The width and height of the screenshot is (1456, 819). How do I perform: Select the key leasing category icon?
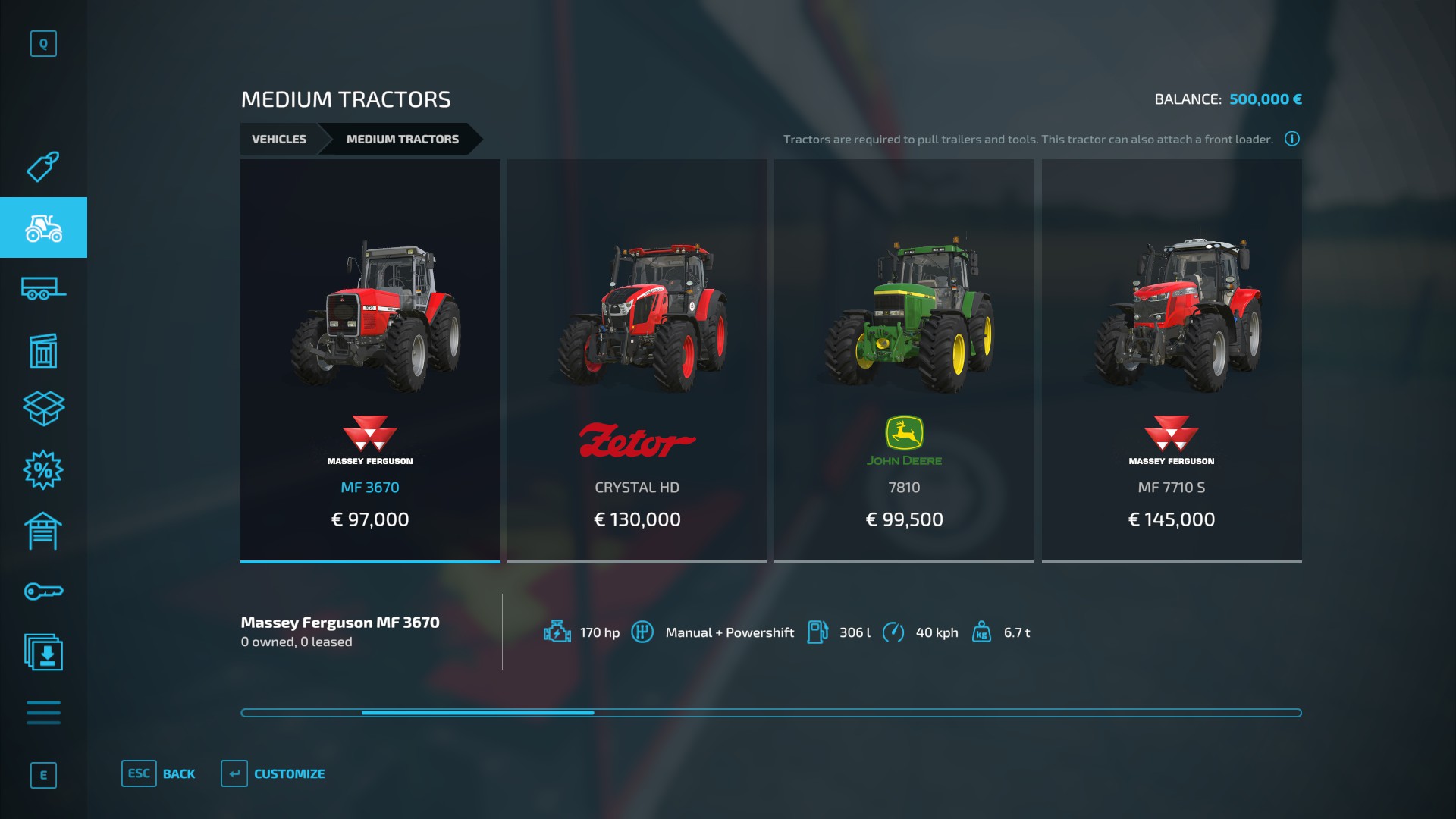[x=43, y=591]
